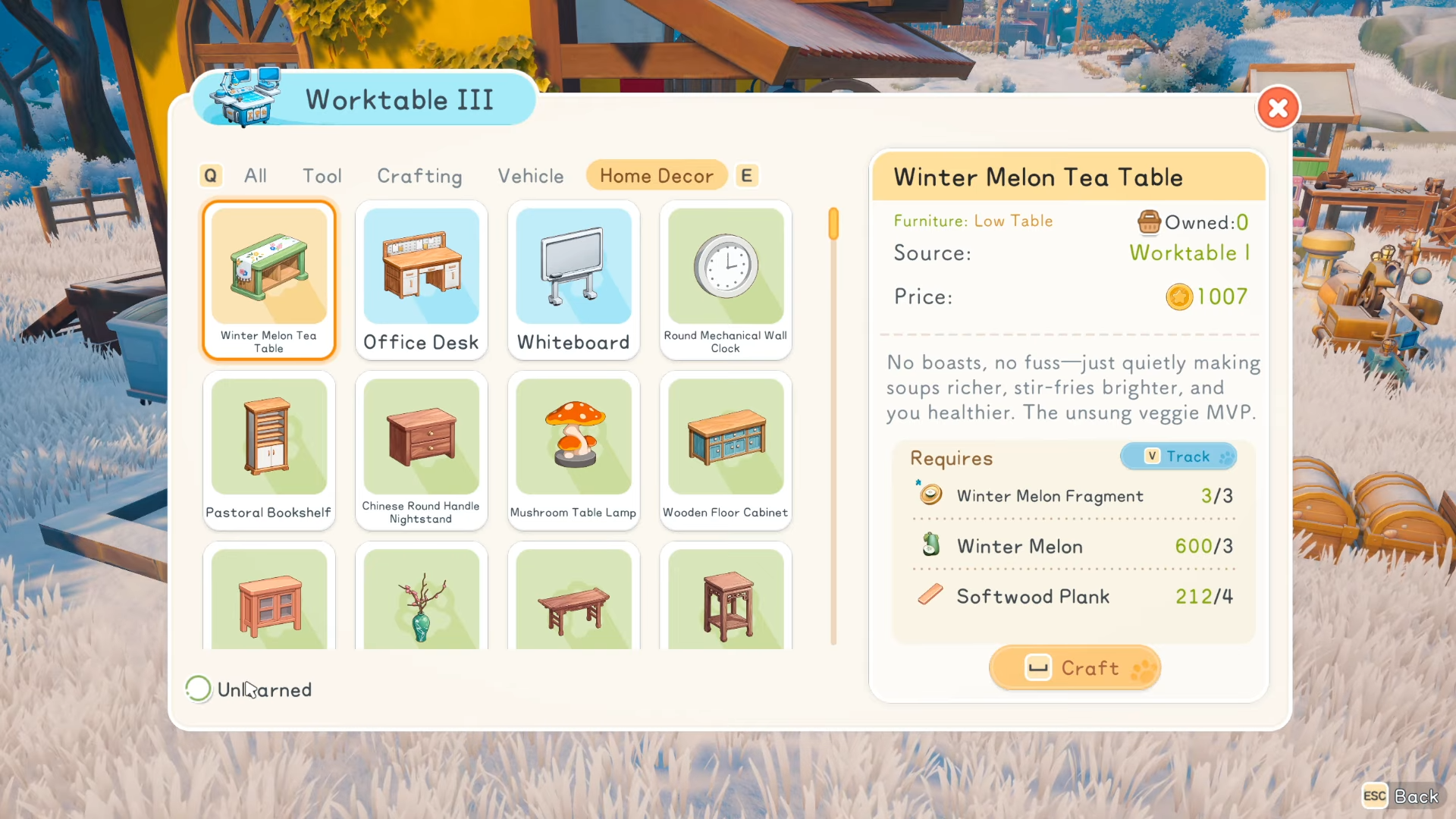
Task: Select Chinese Round Handle Nightstand
Action: click(x=422, y=450)
